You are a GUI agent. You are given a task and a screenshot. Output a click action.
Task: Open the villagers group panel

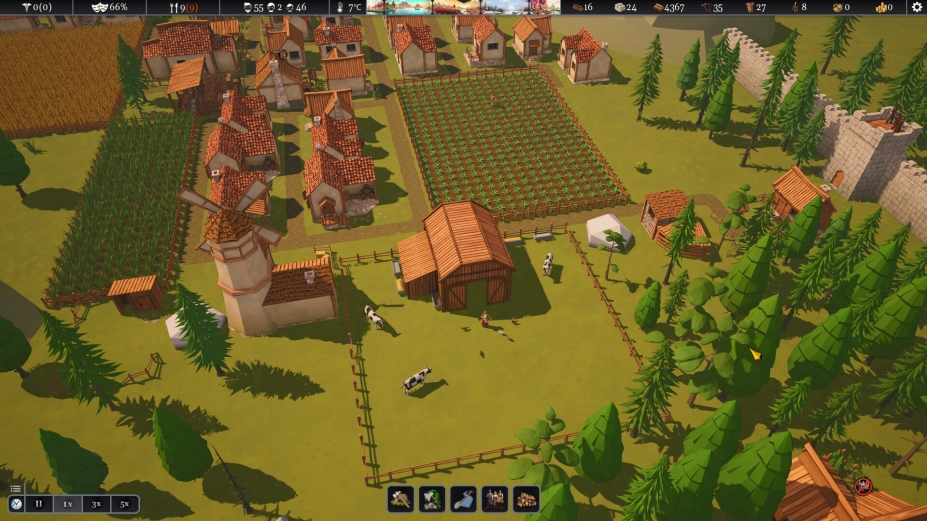click(x=495, y=498)
